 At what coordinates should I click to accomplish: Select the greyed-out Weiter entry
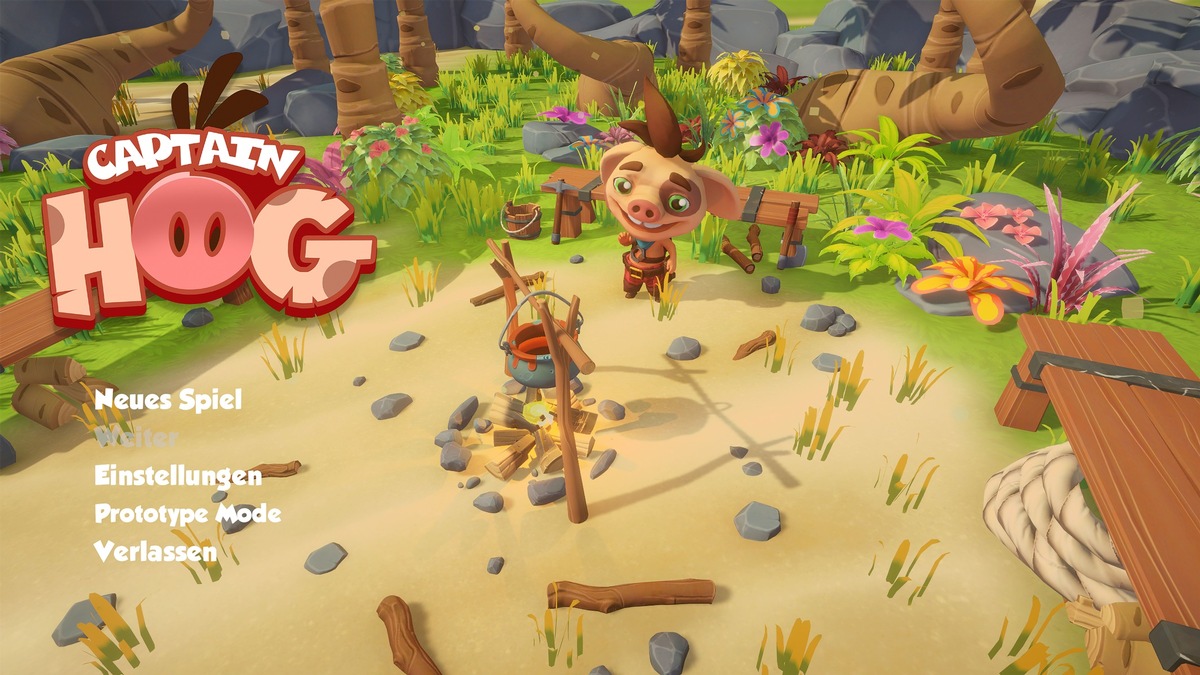(x=136, y=438)
